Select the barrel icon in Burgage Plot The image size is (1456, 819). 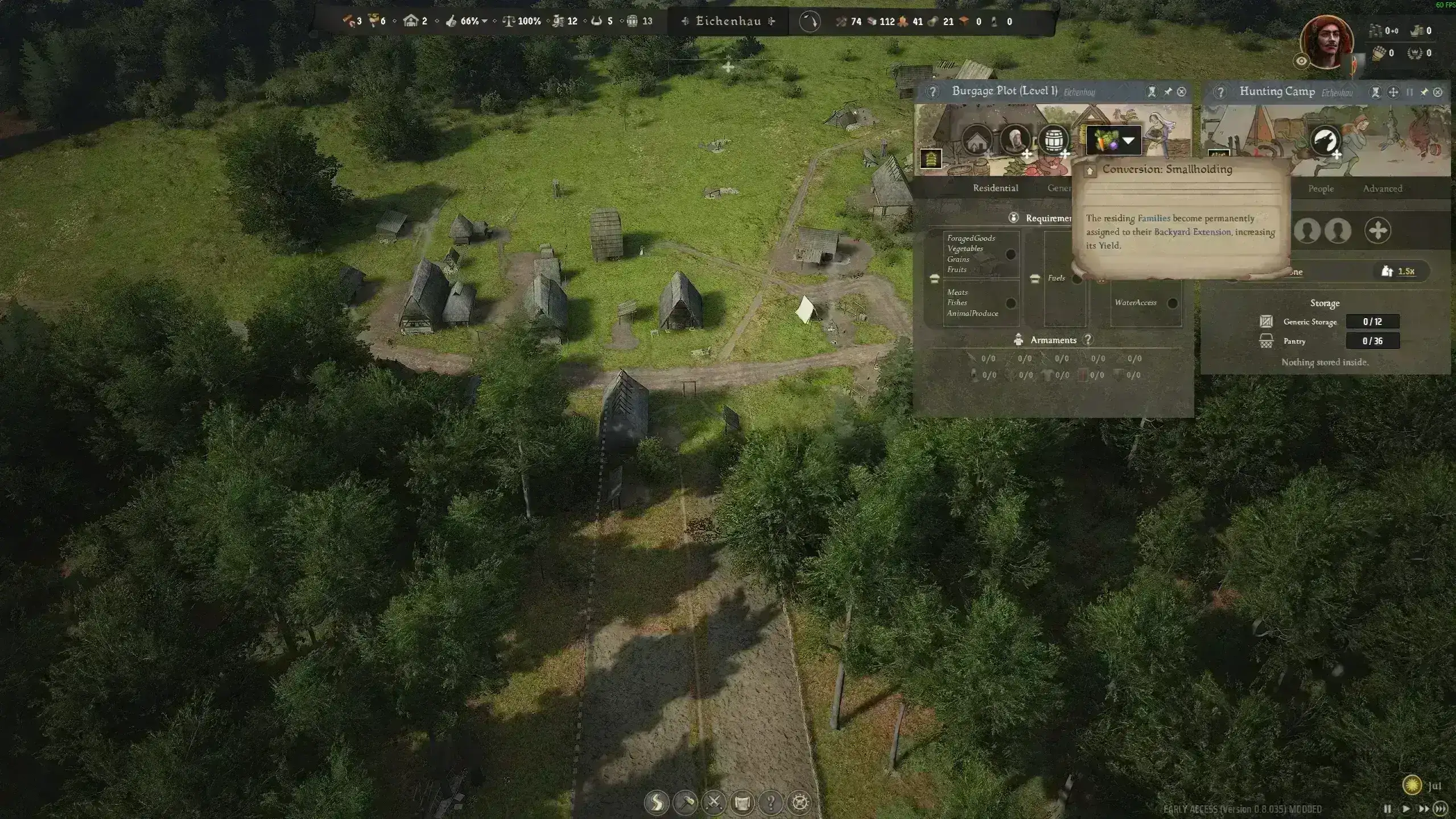pyautogui.click(x=1053, y=140)
